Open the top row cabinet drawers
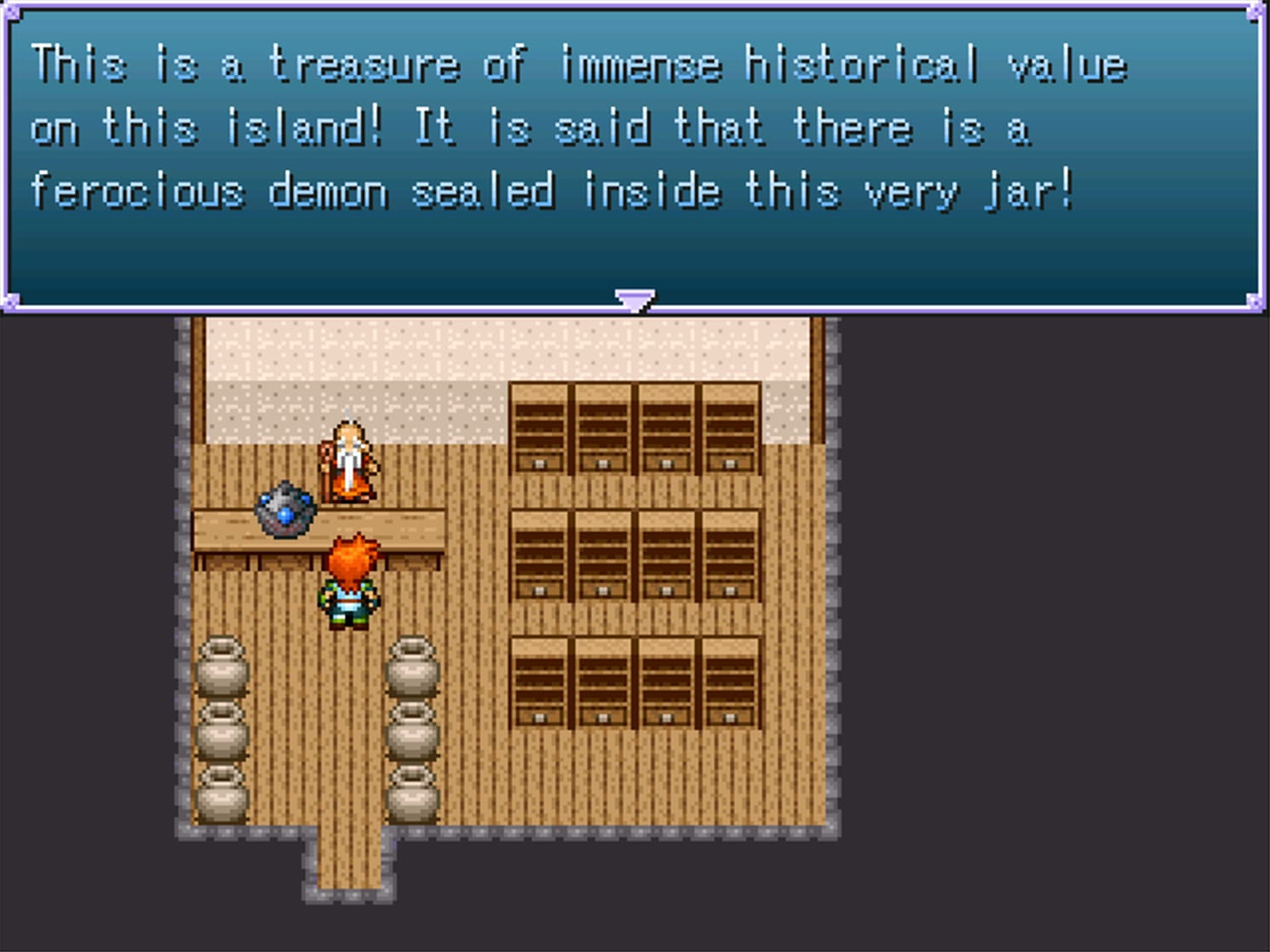 [x=635, y=430]
